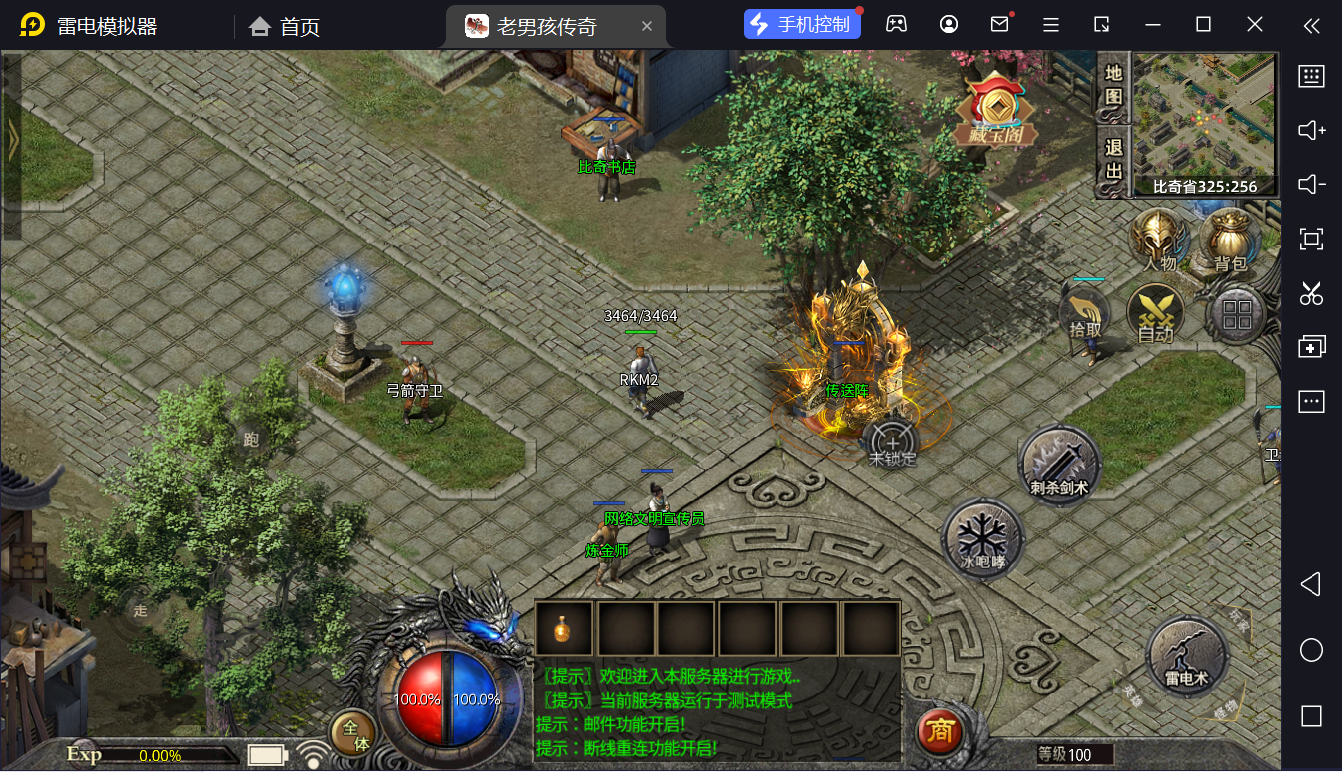This screenshot has height=772, width=1342.
Task: Close the 老男孩传奇 emulator tab
Action: [x=647, y=26]
